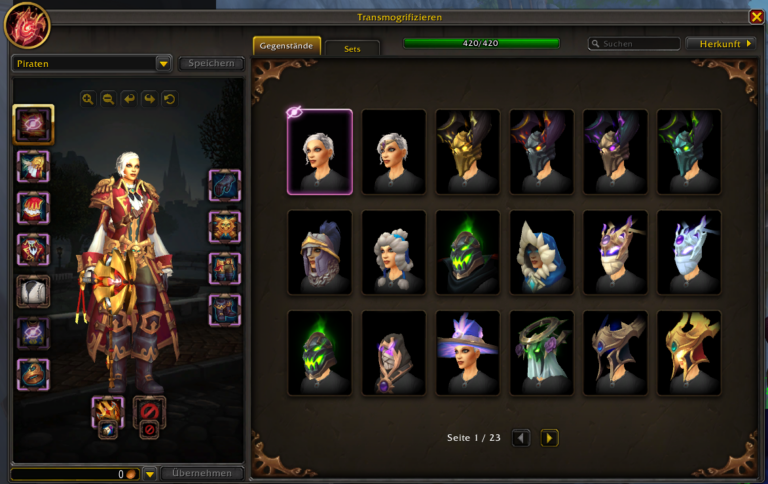The image size is (768, 484).
Task: Choose the green-eyed teal horned helmet
Action: pos(689,151)
